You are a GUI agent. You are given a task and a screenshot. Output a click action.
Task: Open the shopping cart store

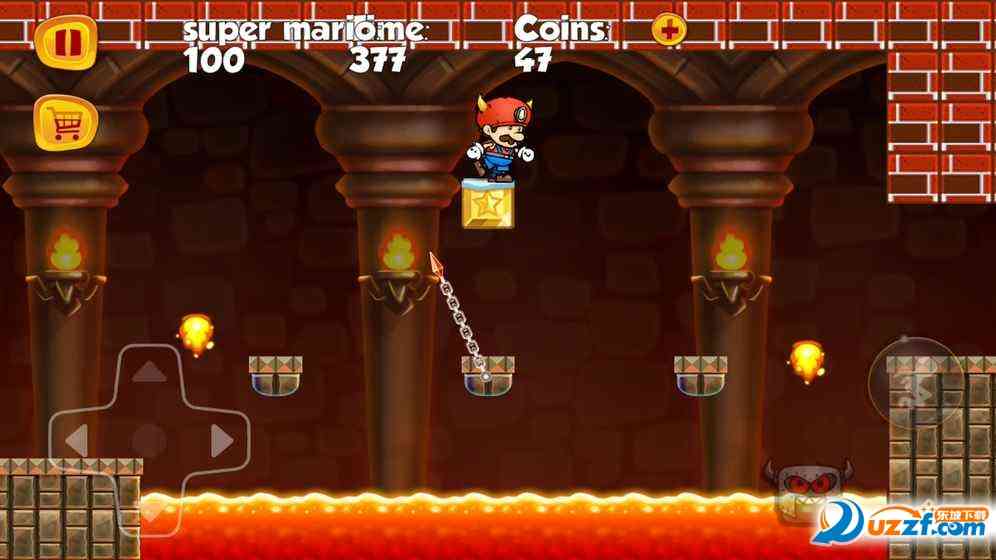[x=66, y=124]
